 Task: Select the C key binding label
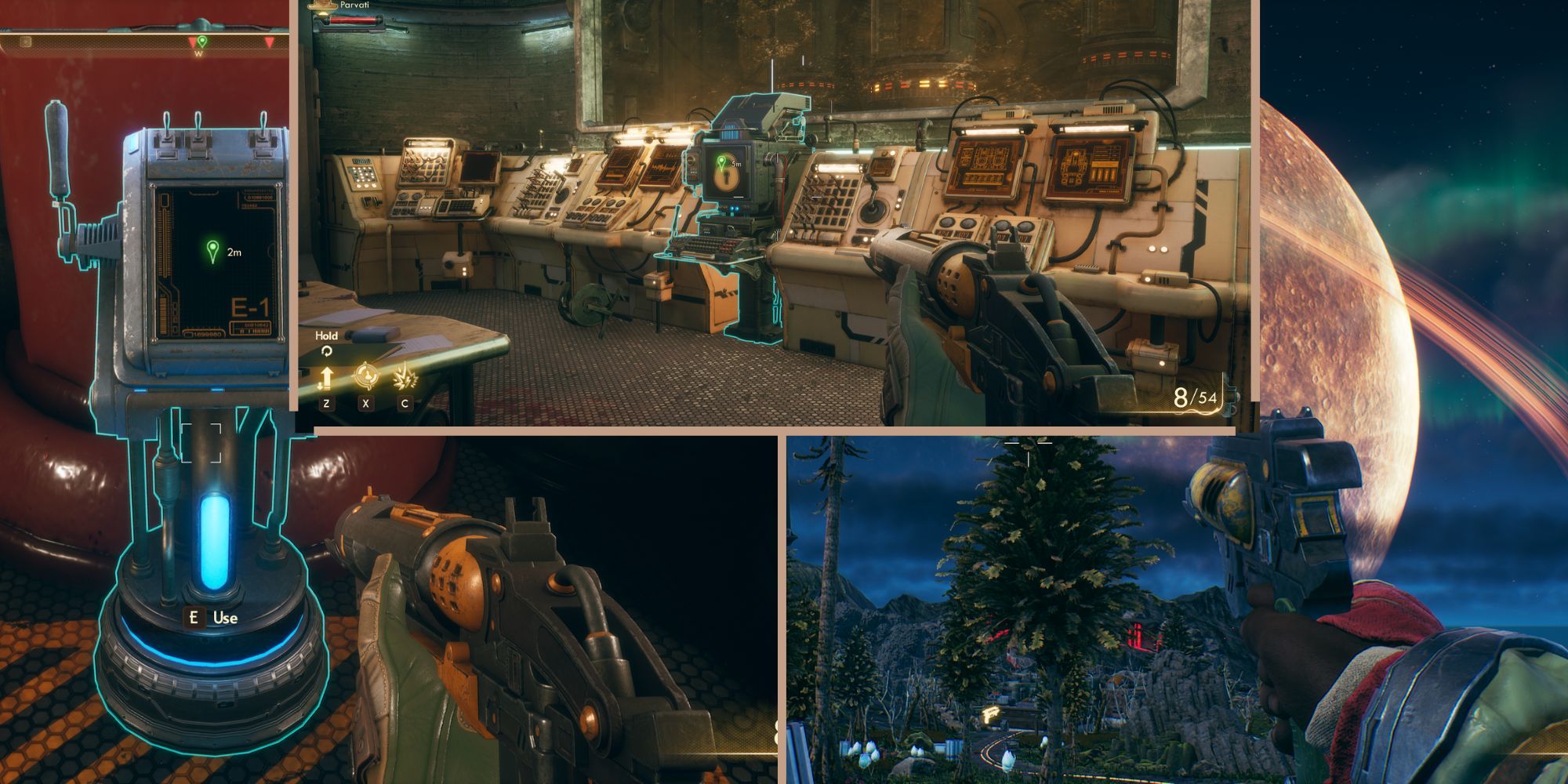[405, 403]
